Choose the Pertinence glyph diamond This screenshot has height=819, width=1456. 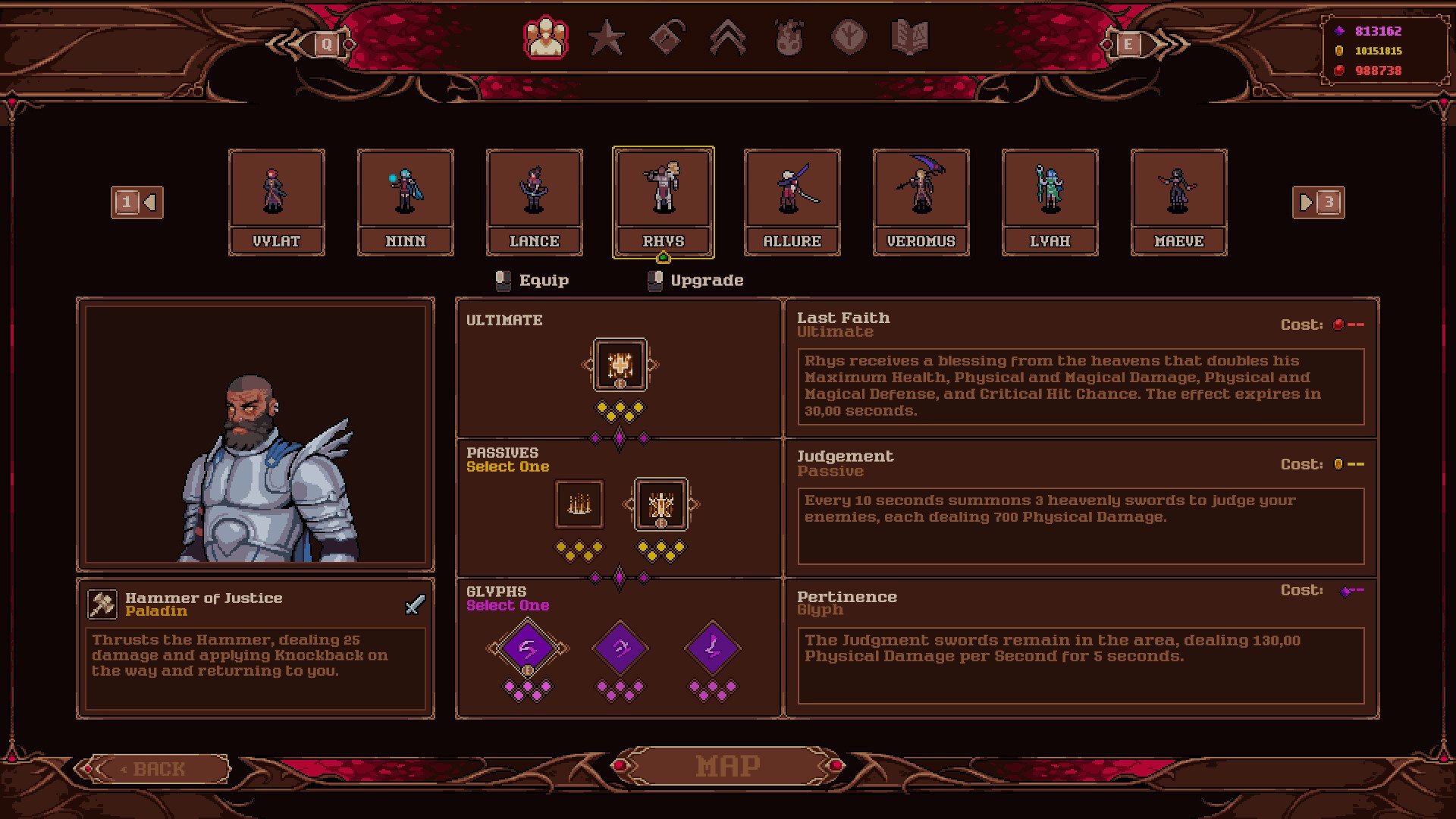click(528, 648)
